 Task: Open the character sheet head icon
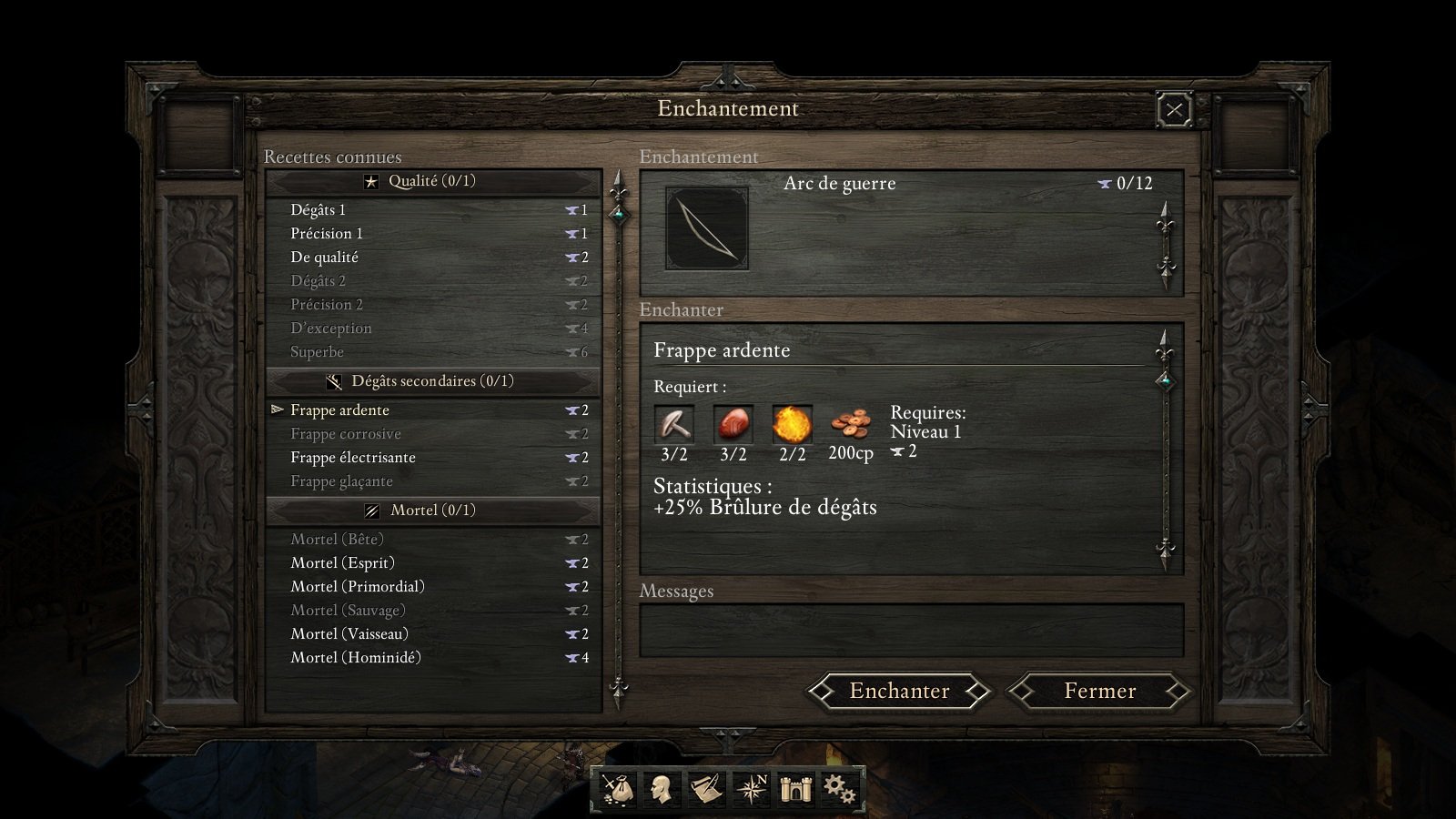(x=662, y=788)
